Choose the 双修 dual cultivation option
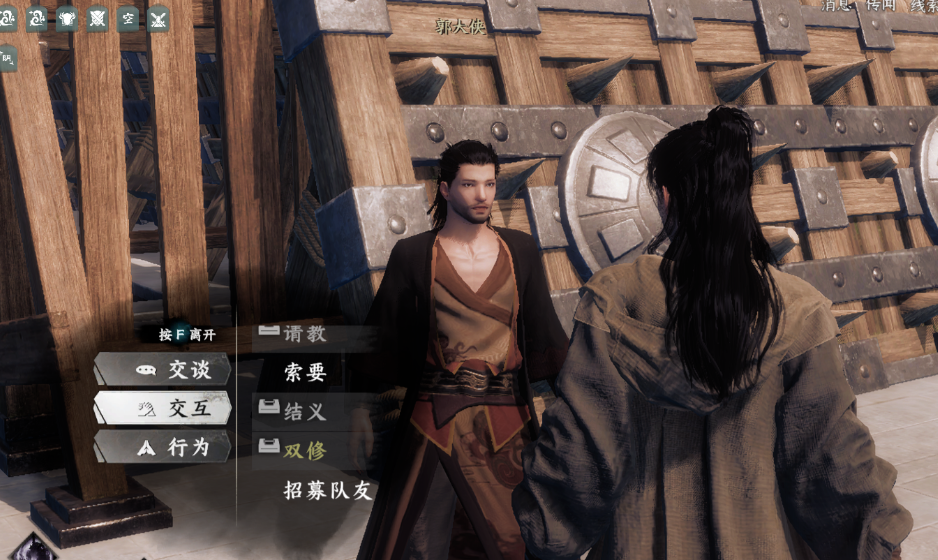The height and width of the screenshot is (560, 938). pos(304,450)
